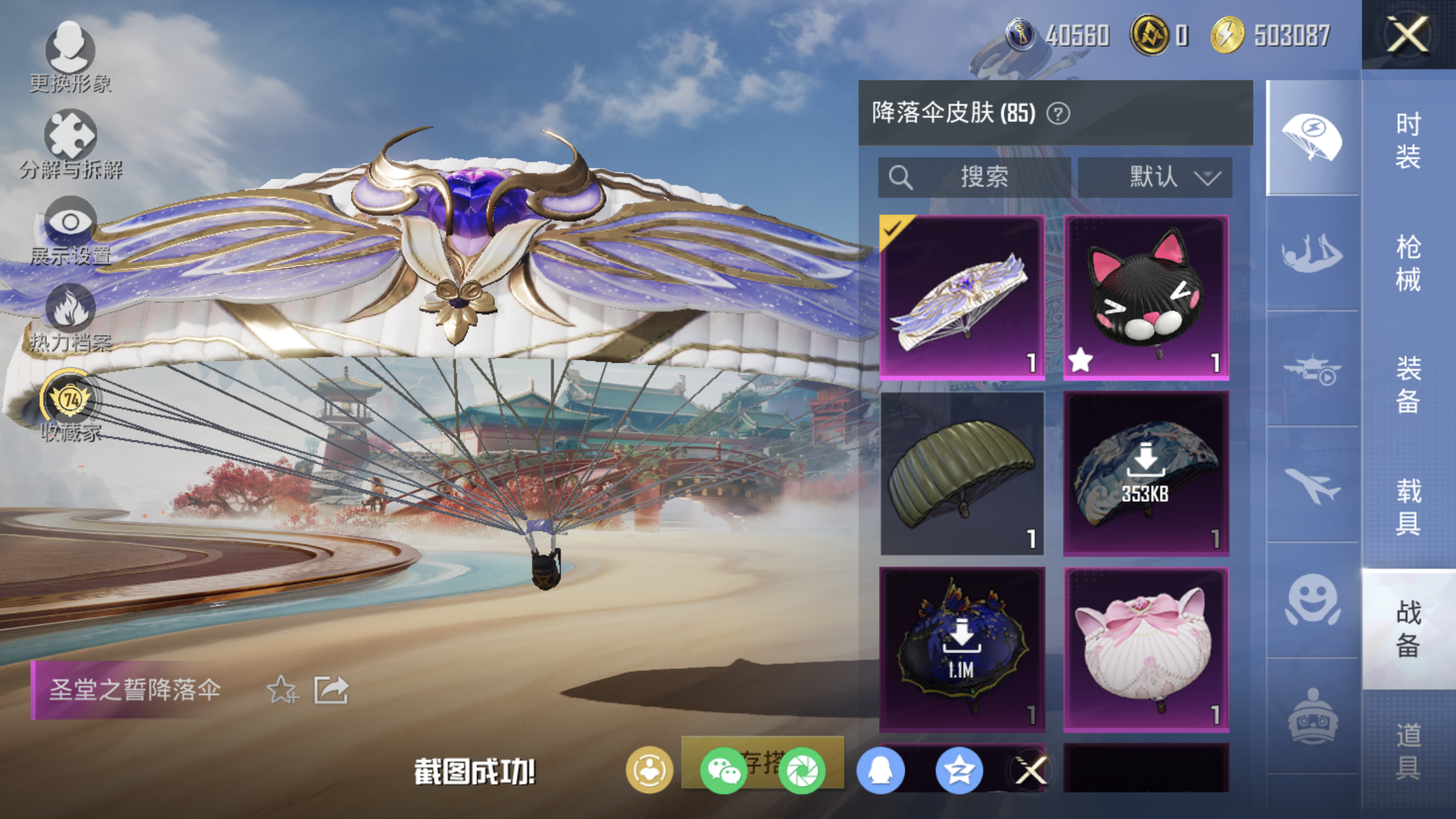Switch to the 载具 vehicles tab
Screen dimensions: 1456x819
[x=1408, y=506]
